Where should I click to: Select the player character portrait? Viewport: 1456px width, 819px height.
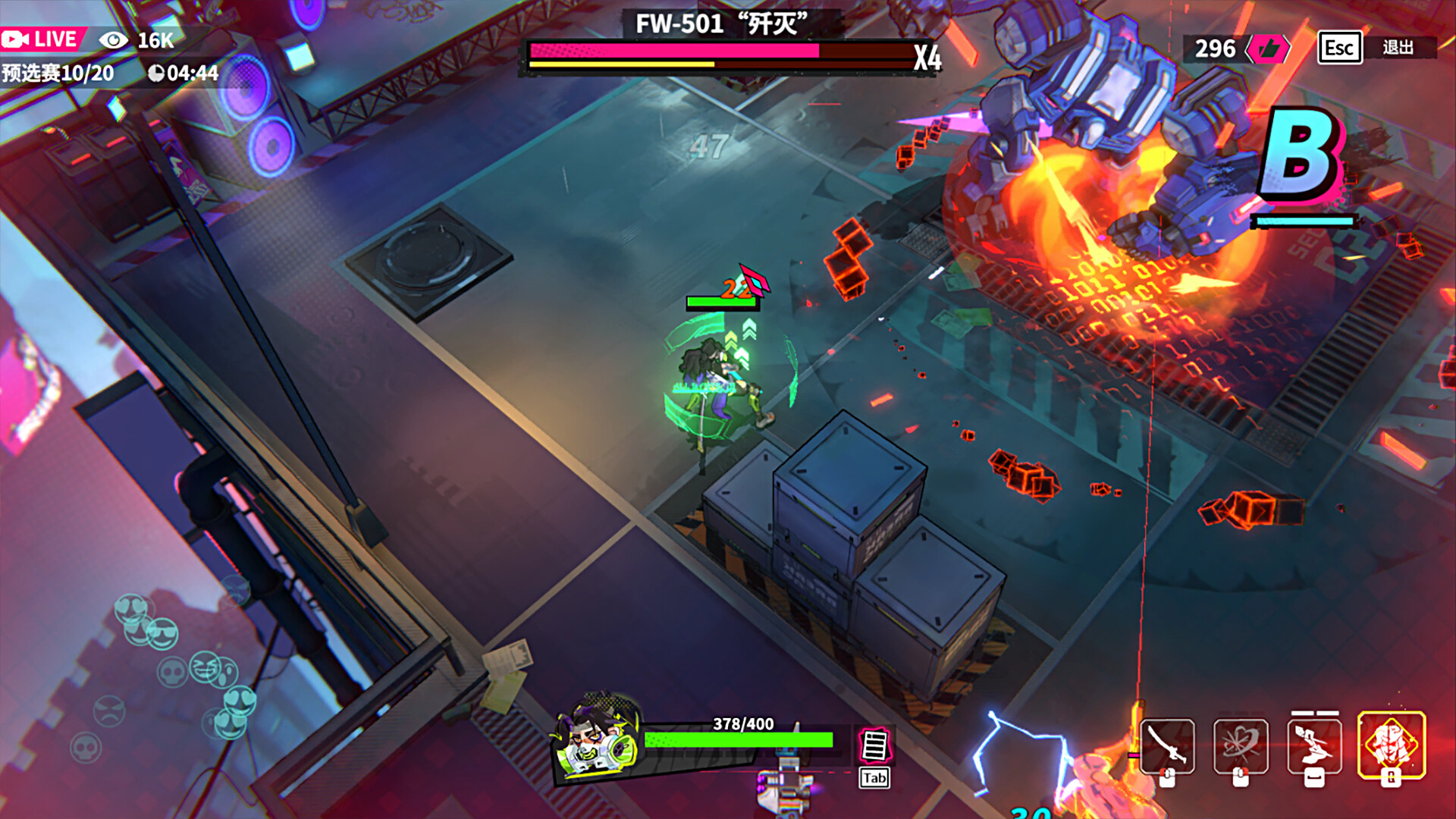595,739
